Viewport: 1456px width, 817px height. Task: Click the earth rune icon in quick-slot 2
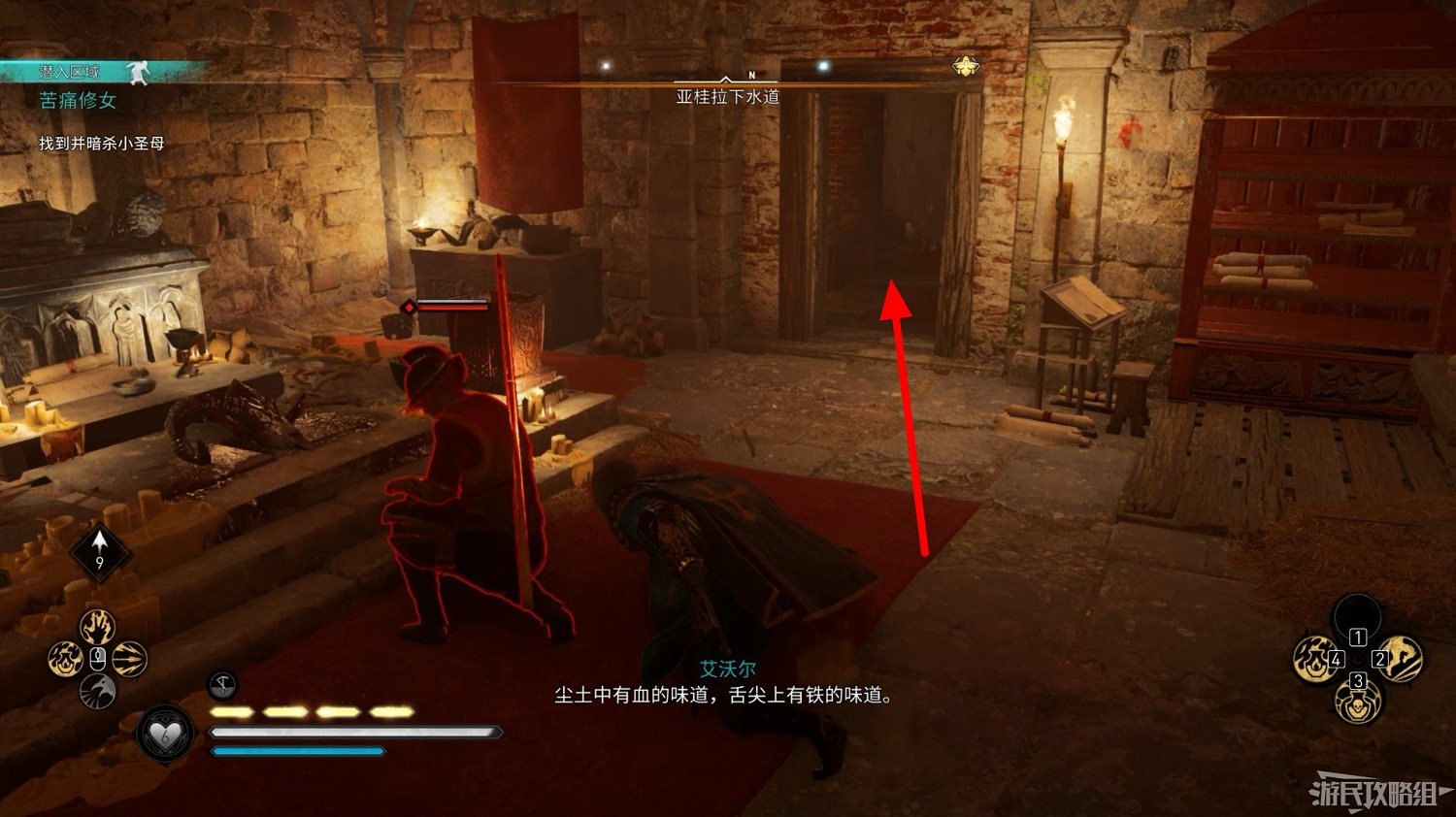pos(1401,660)
